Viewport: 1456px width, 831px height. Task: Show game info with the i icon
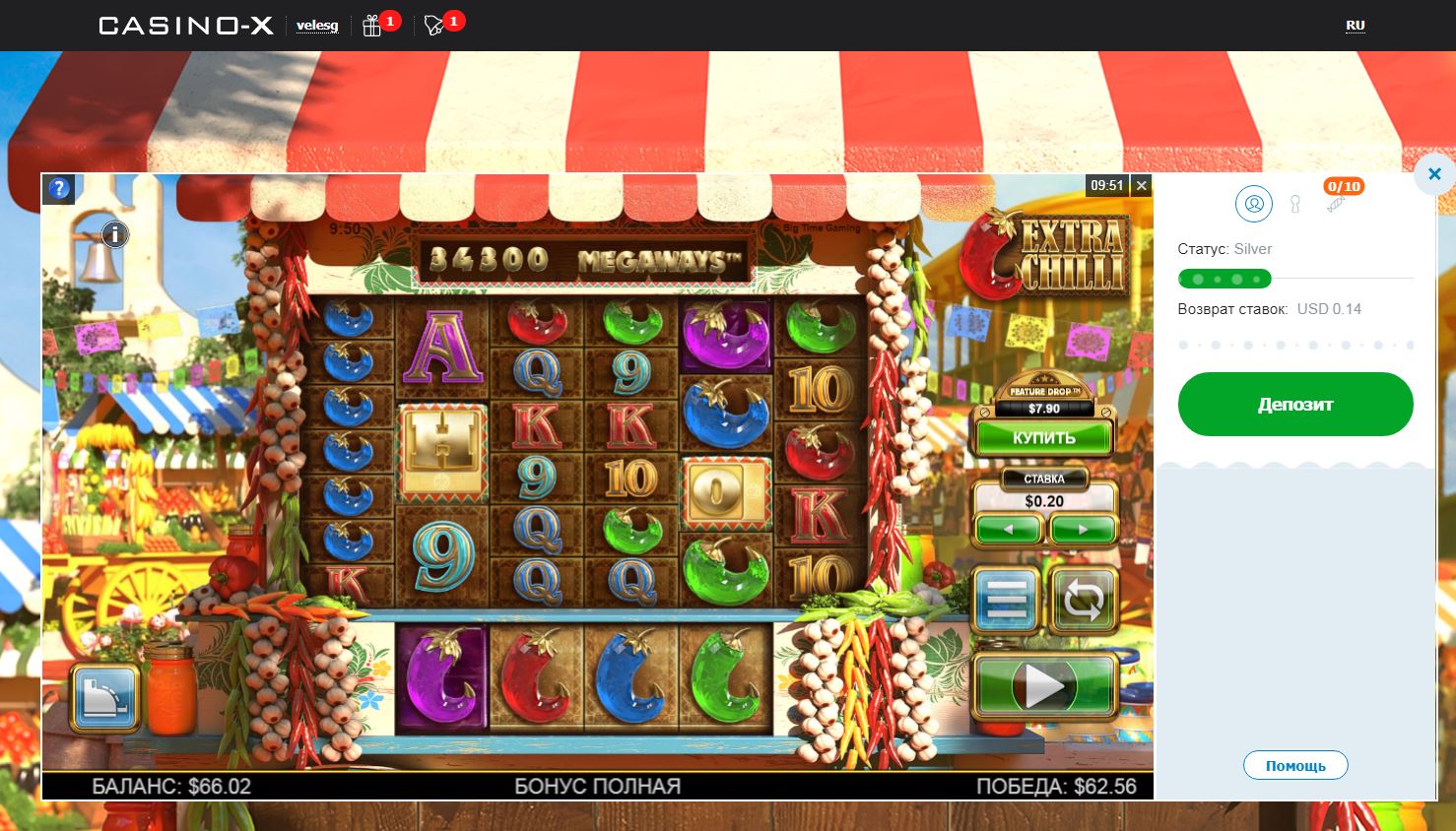coord(115,234)
